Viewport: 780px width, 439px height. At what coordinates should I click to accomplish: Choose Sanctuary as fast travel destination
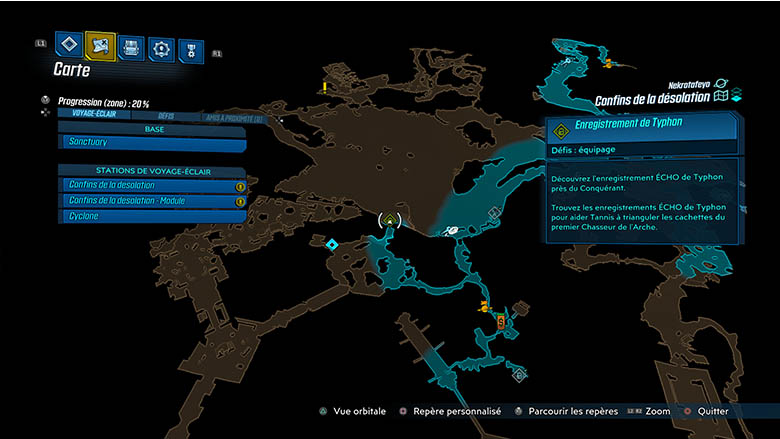152,142
